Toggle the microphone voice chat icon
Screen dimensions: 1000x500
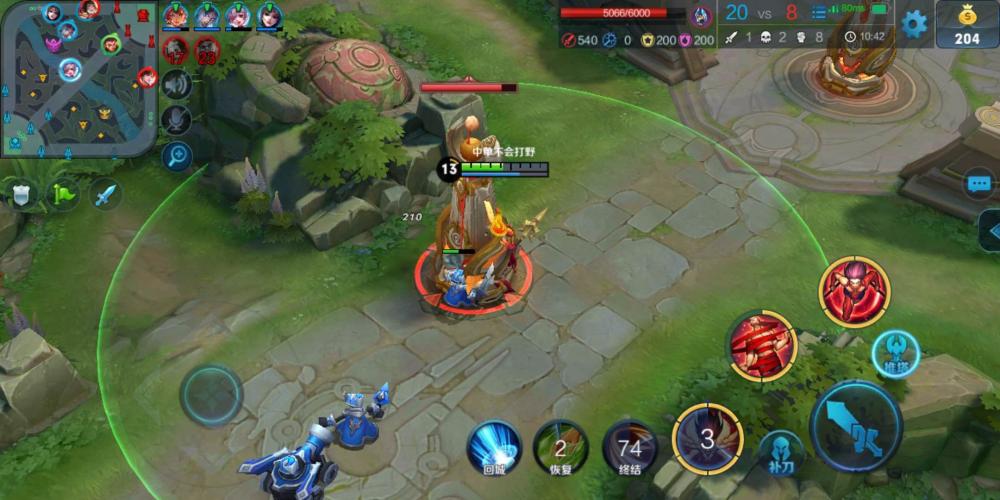click(177, 120)
